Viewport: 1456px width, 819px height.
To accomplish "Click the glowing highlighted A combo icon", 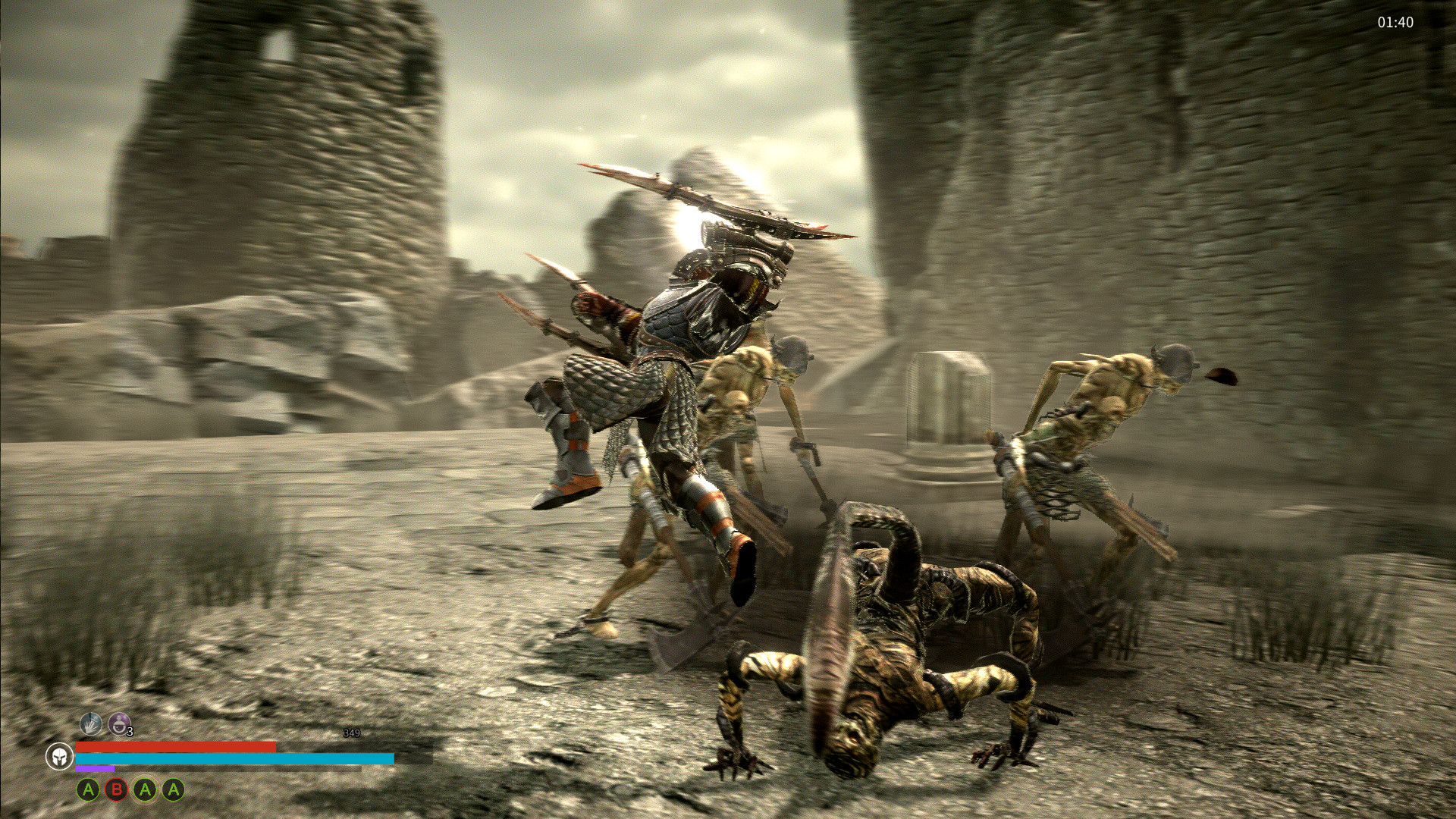I will click(145, 790).
